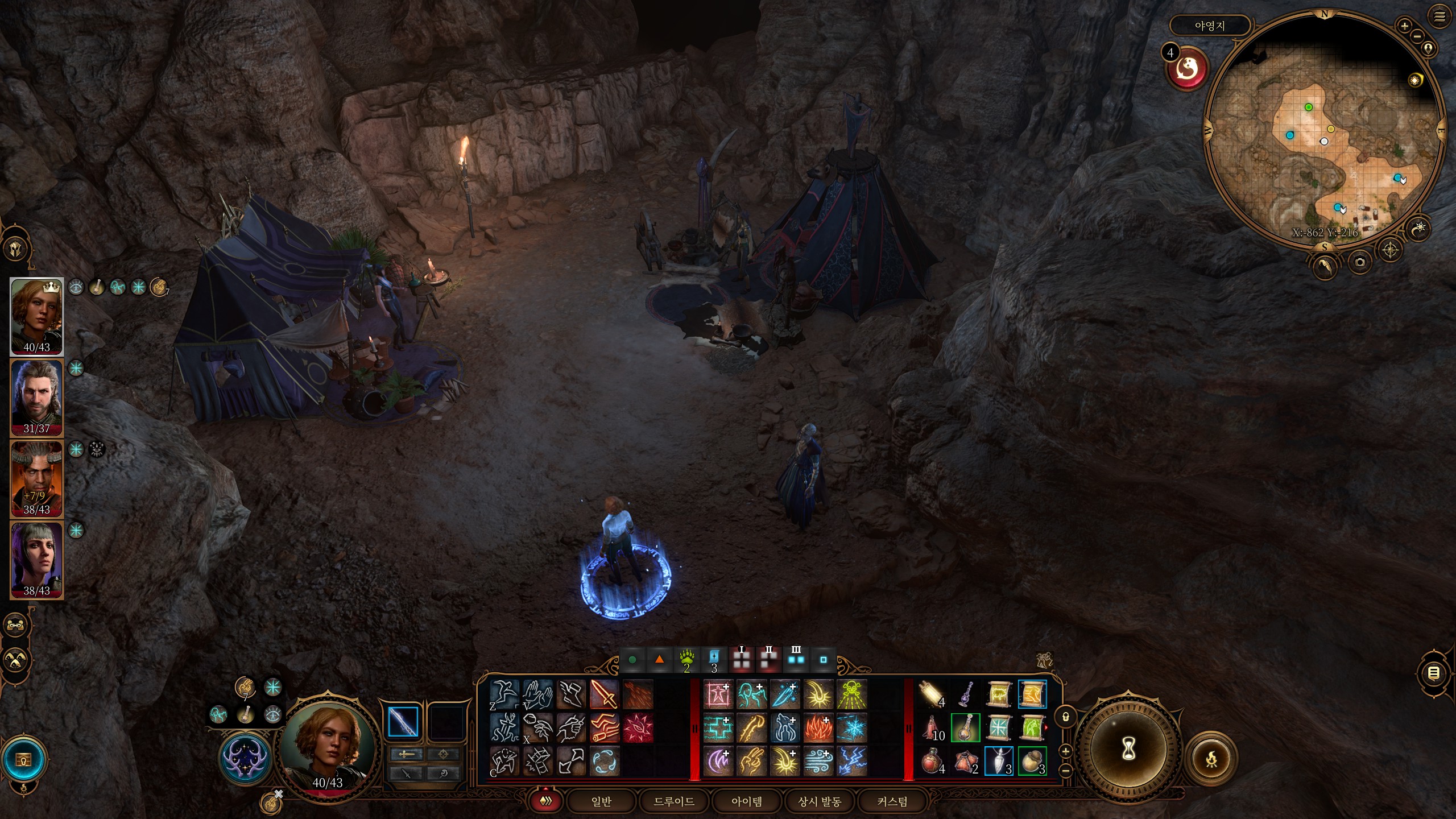This screenshot has width=1456, height=819.
Task: Switch to the 드루이드 hotbar tab
Action: tap(674, 801)
